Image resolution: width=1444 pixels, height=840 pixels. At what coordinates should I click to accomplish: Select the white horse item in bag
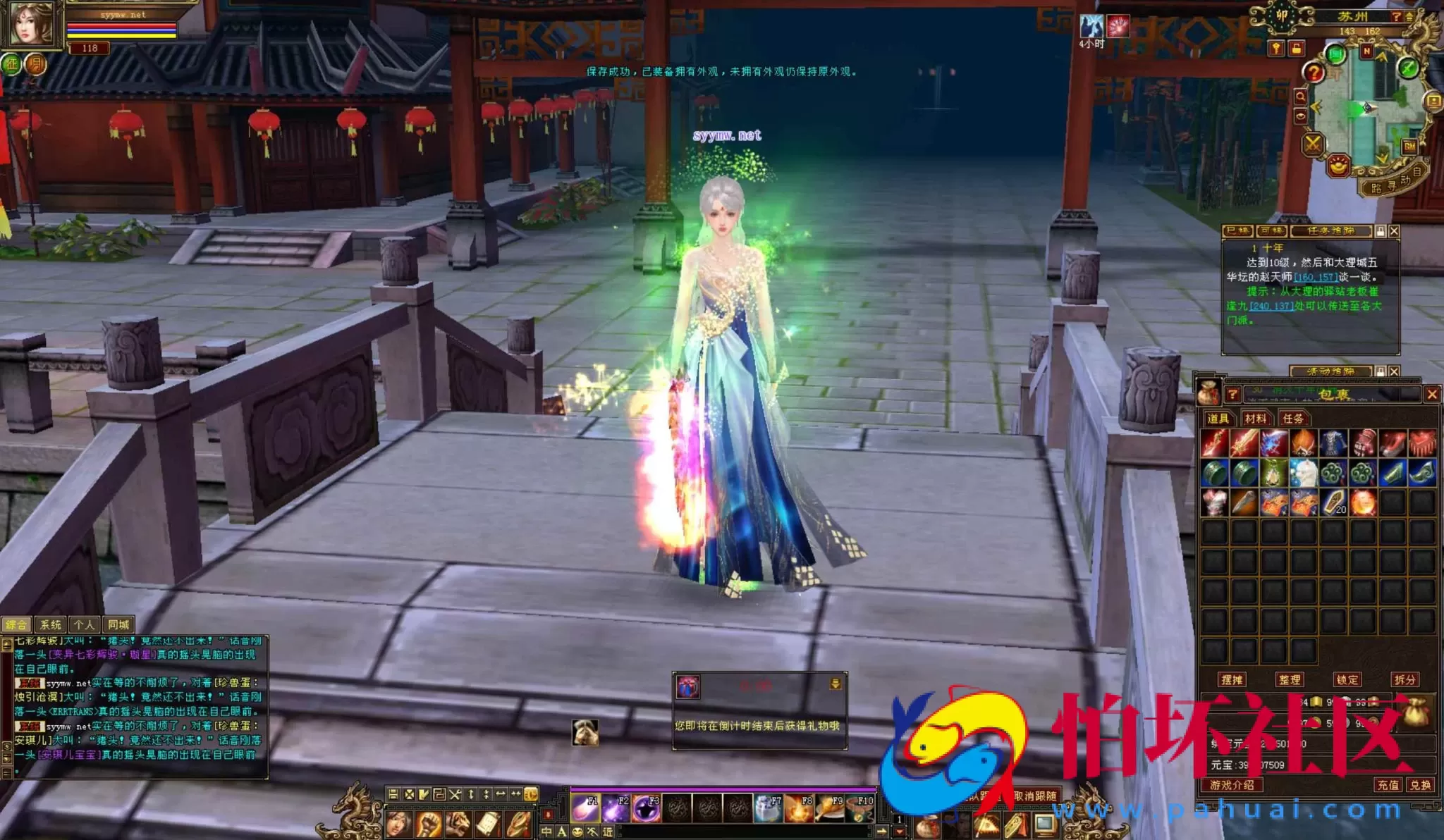click(1303, 473)
